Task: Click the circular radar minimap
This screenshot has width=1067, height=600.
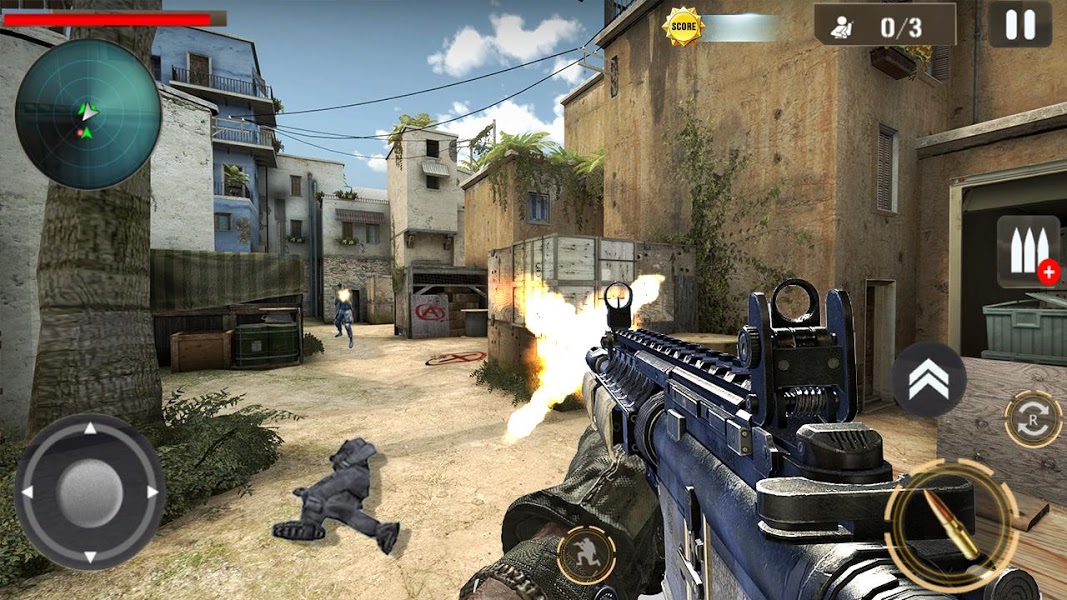Action: tap(88, 115)
